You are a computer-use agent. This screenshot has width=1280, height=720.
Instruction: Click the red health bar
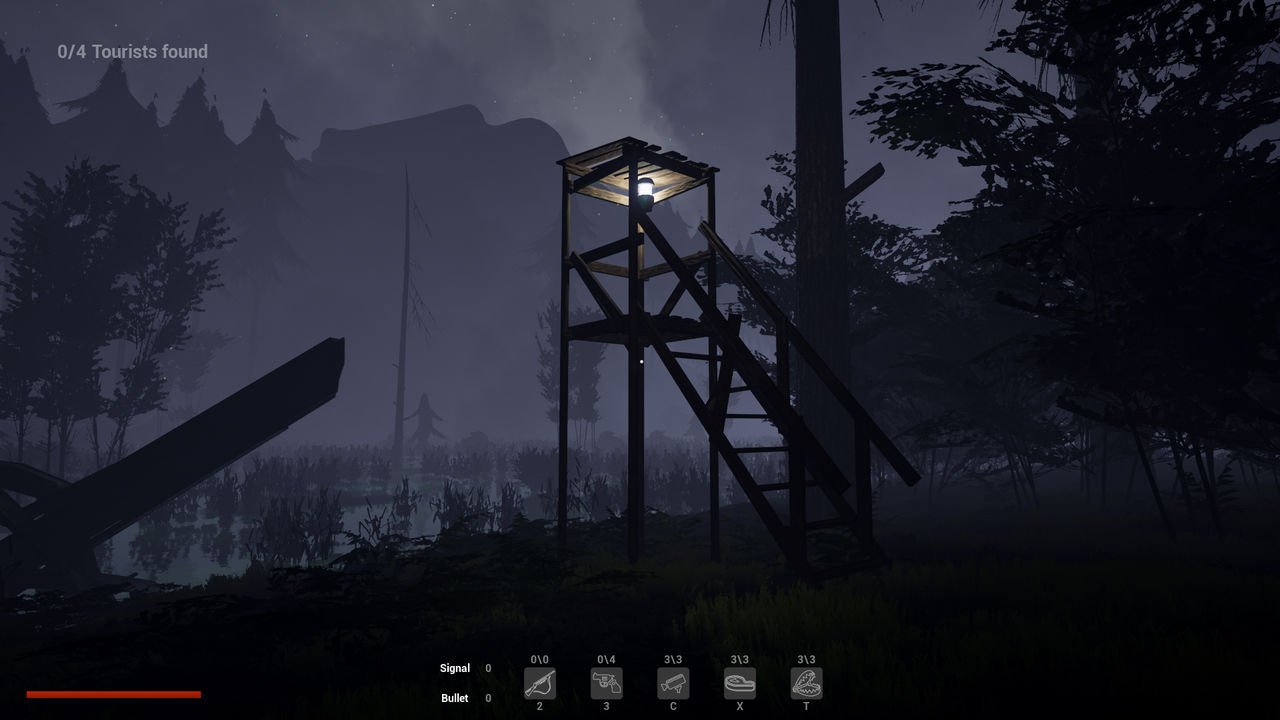tap(113, 693)
